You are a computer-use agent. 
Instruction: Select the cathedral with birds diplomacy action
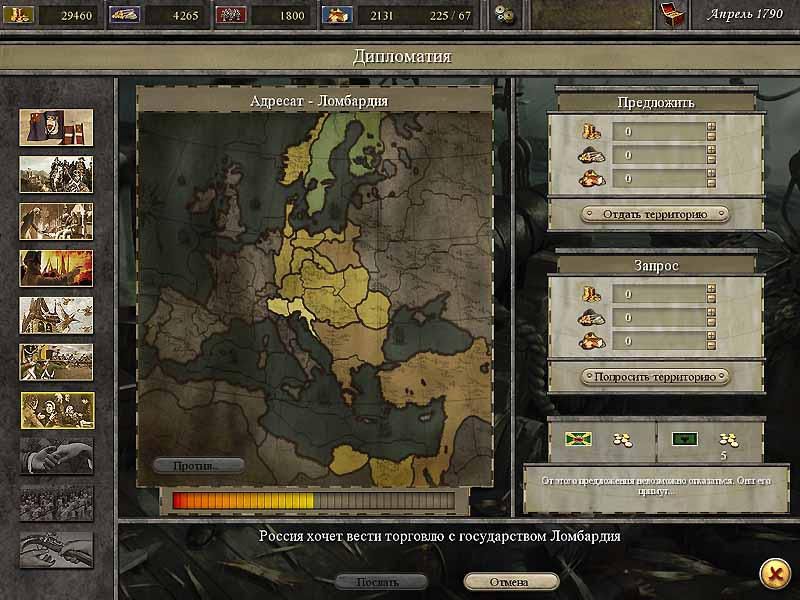point(56,314)
